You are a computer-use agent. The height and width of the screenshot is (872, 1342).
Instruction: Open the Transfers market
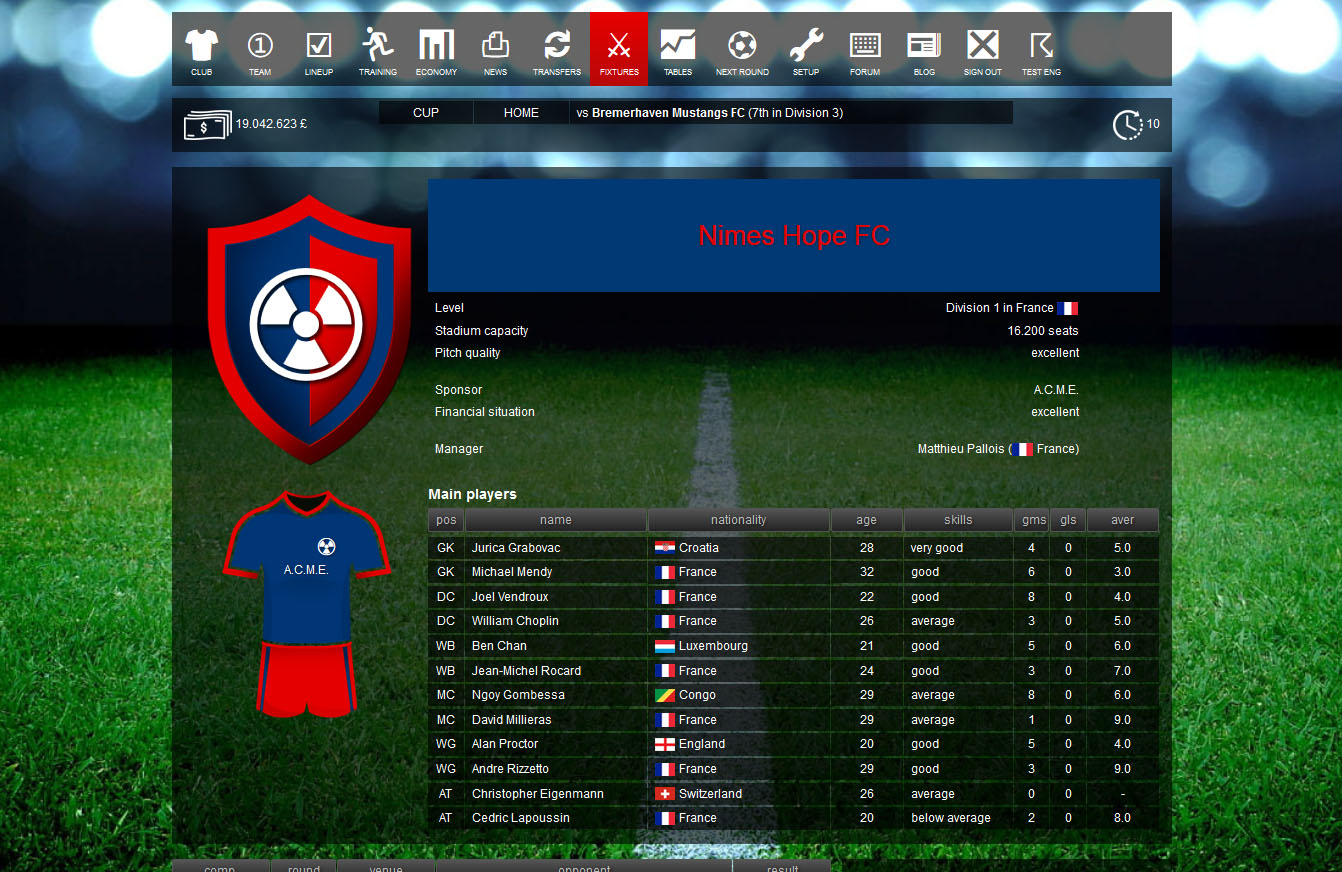tap(557, 48)
